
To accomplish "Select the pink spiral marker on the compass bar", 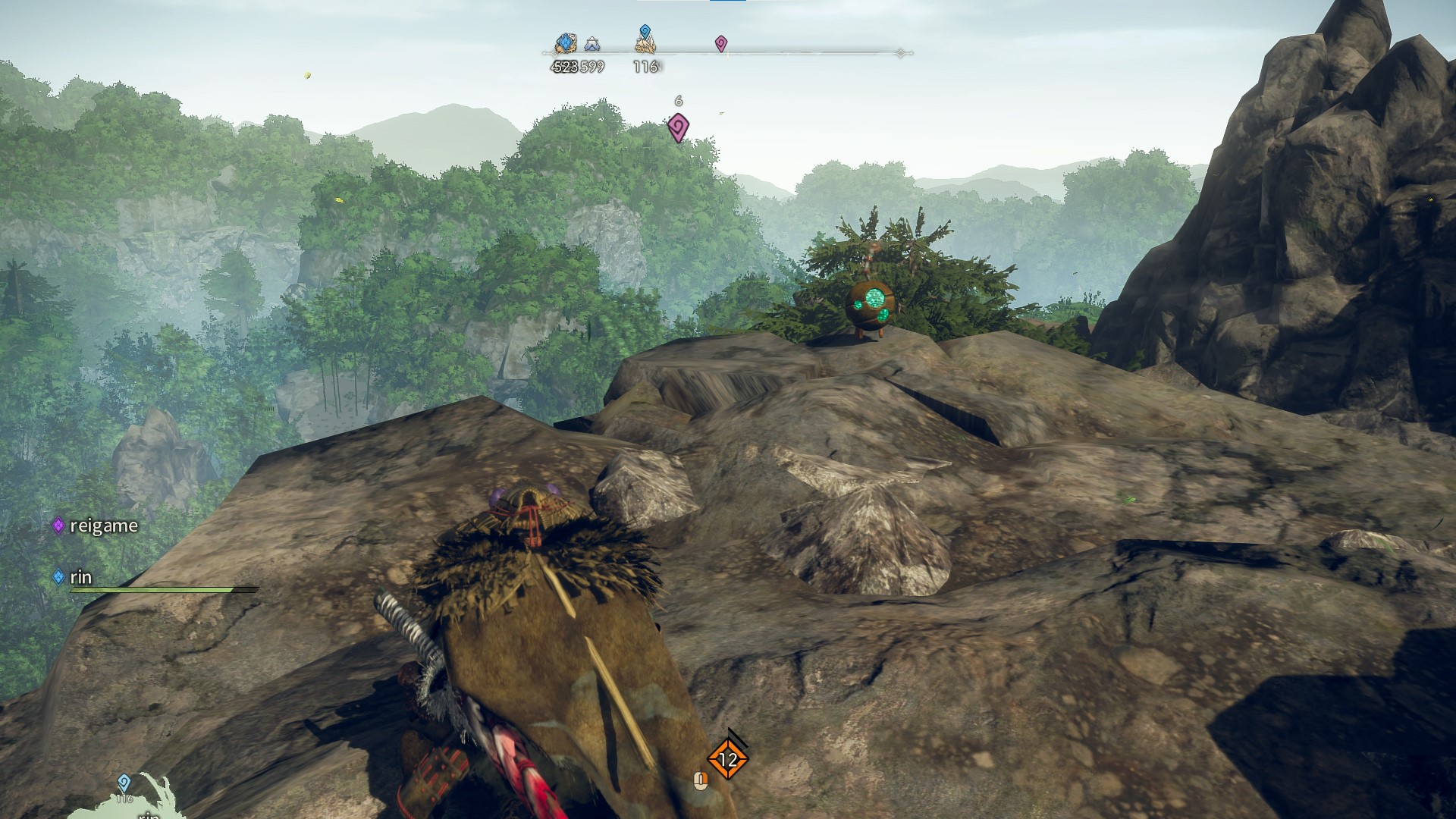I will pos(721,44).
